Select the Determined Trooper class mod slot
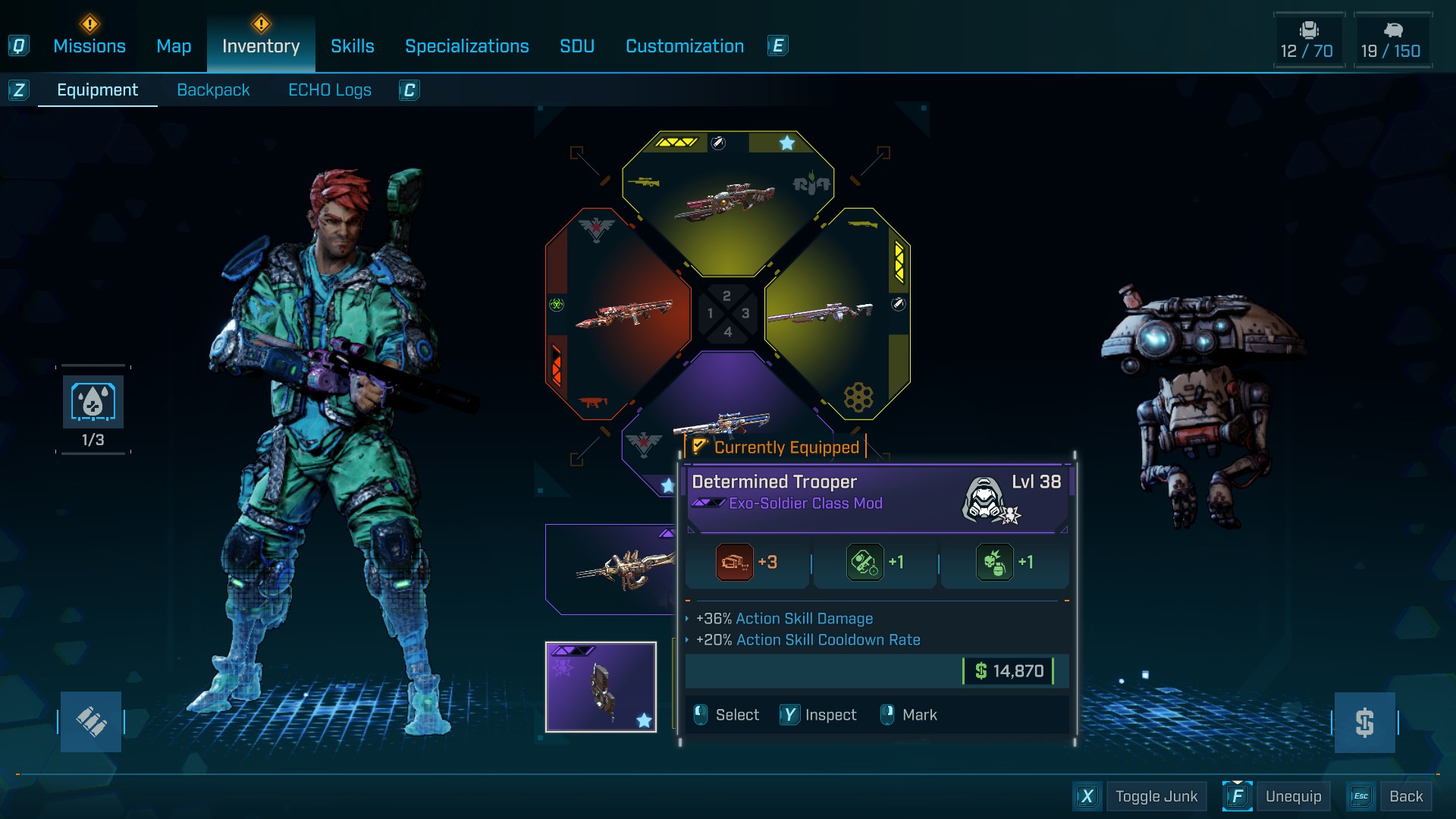Viewport: 1456px width, 819px height. (x=601, y=687)
